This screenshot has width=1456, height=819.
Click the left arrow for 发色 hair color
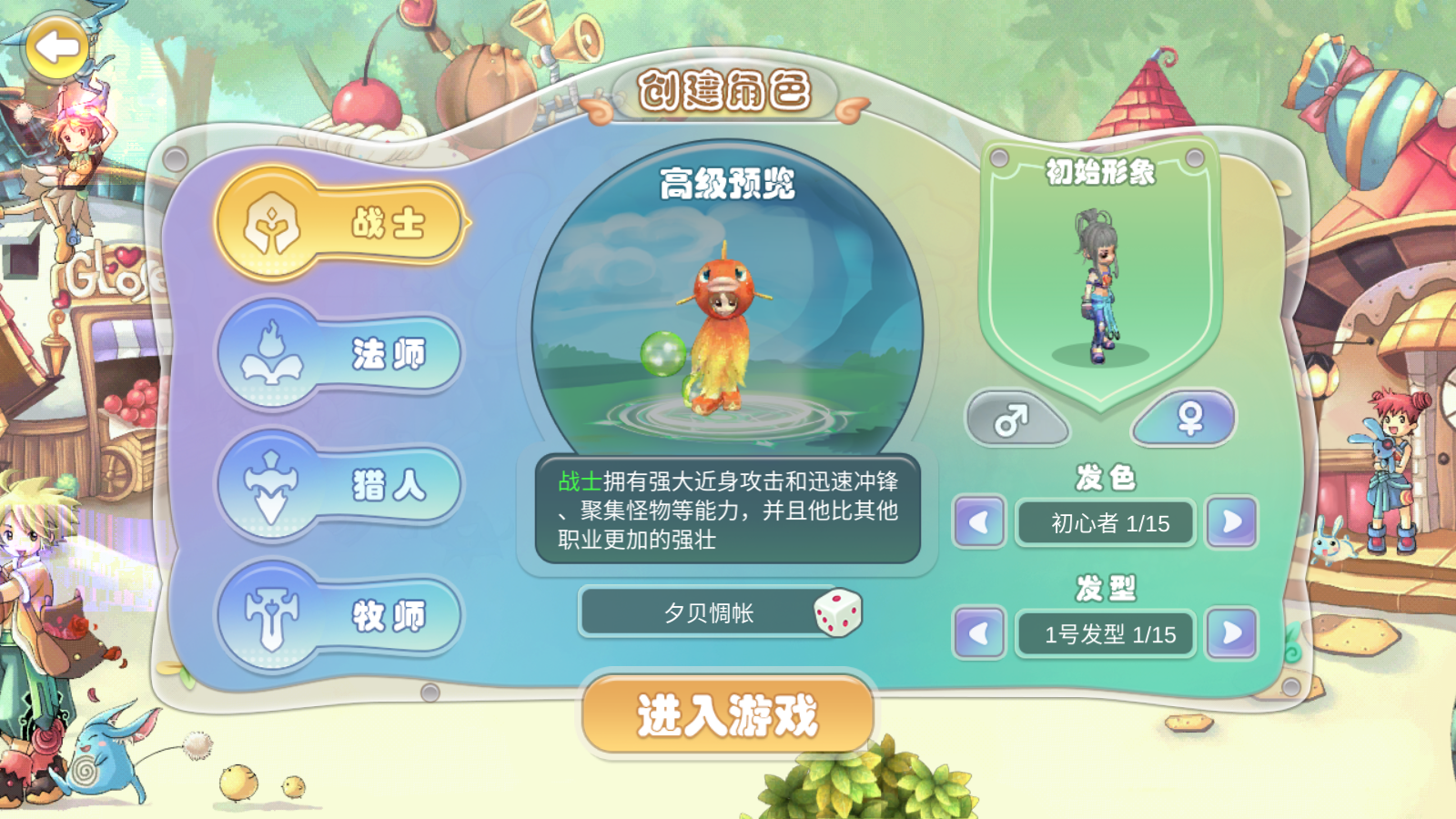point(978,523)
